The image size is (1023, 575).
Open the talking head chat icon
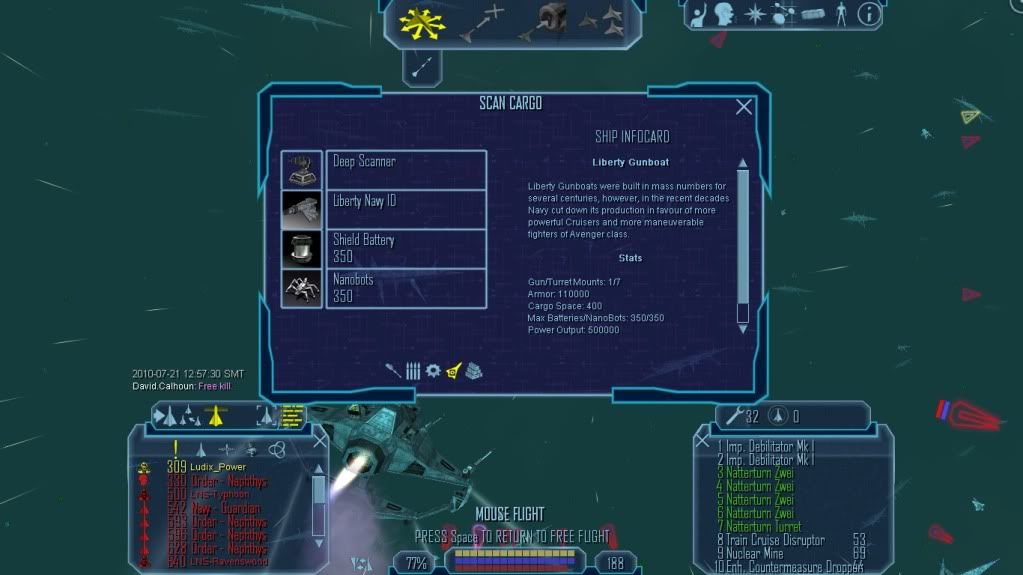[x=723, y=14]
